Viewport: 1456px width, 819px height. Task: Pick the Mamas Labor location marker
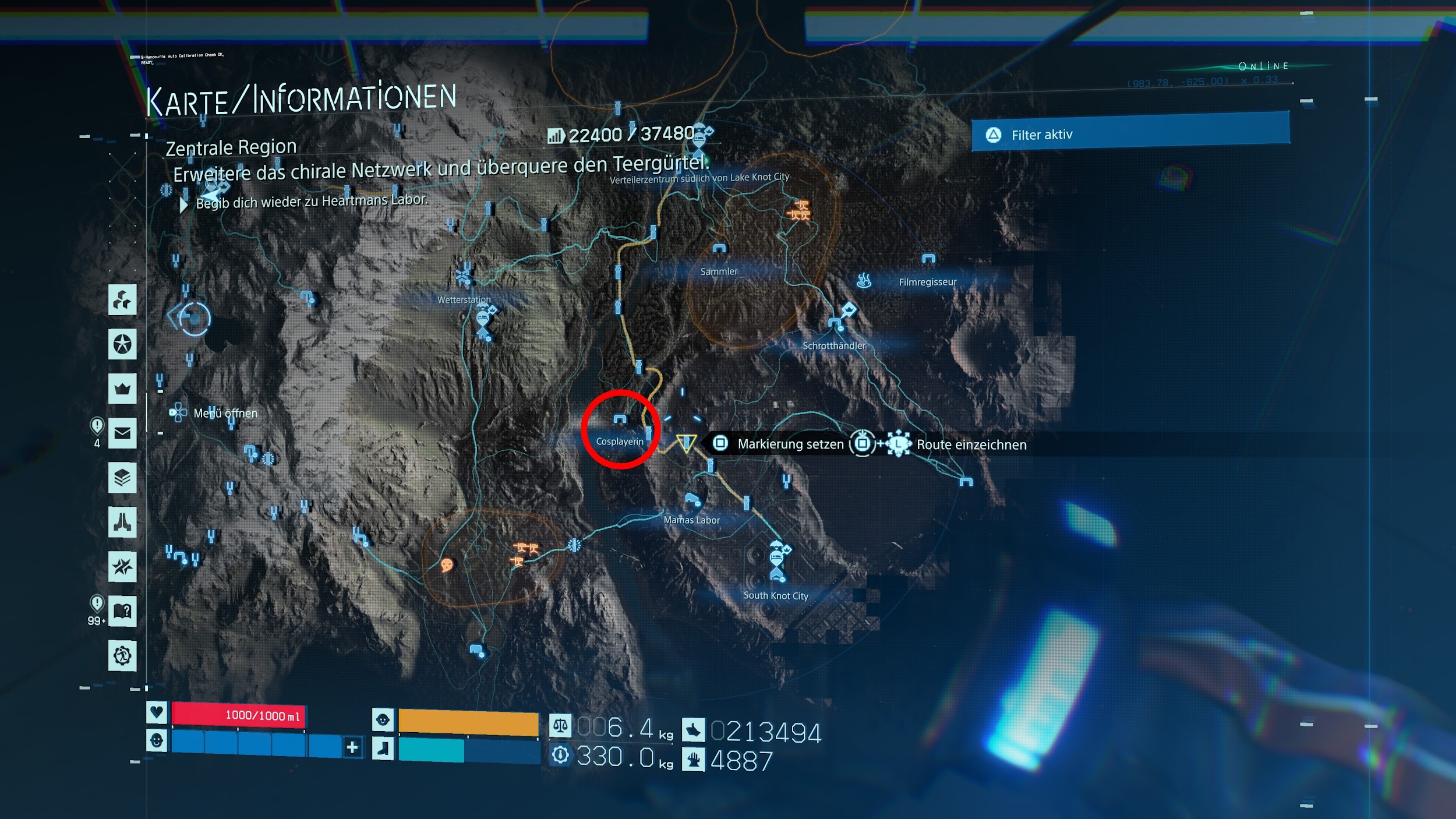tap(692, 499)
